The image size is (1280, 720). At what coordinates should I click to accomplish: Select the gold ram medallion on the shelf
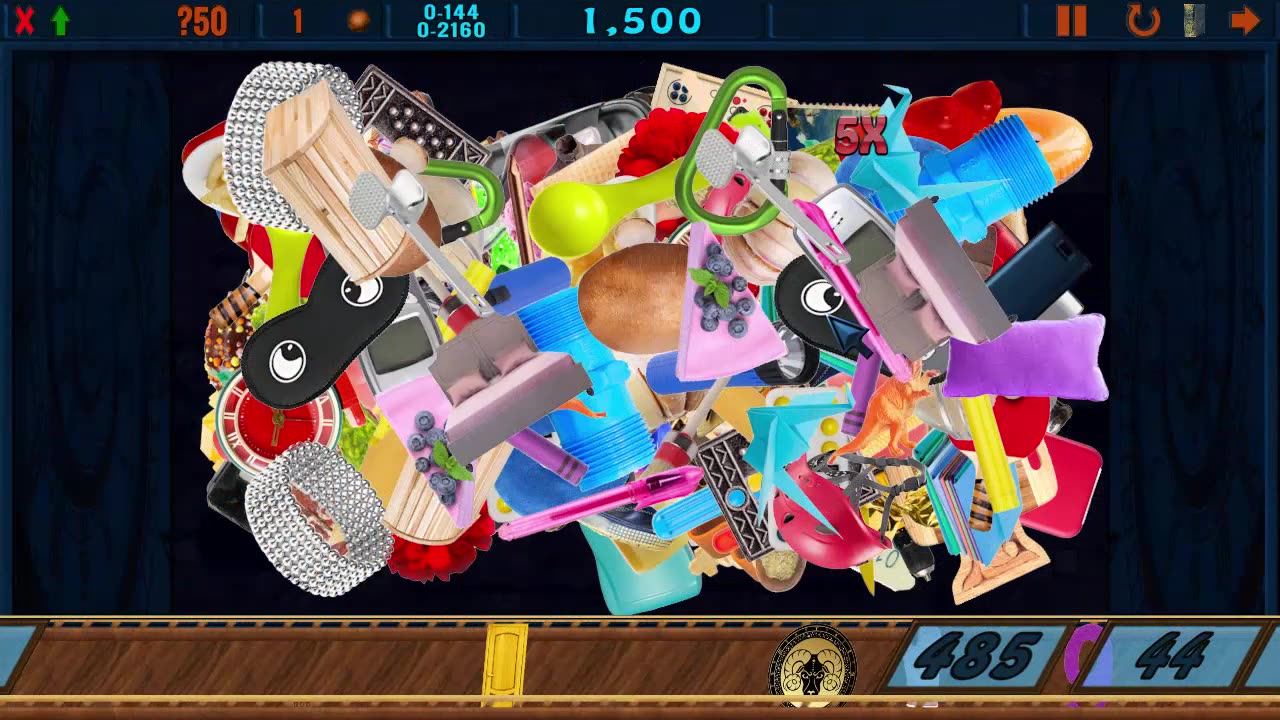pyautogui.click(x=812, y=665)
